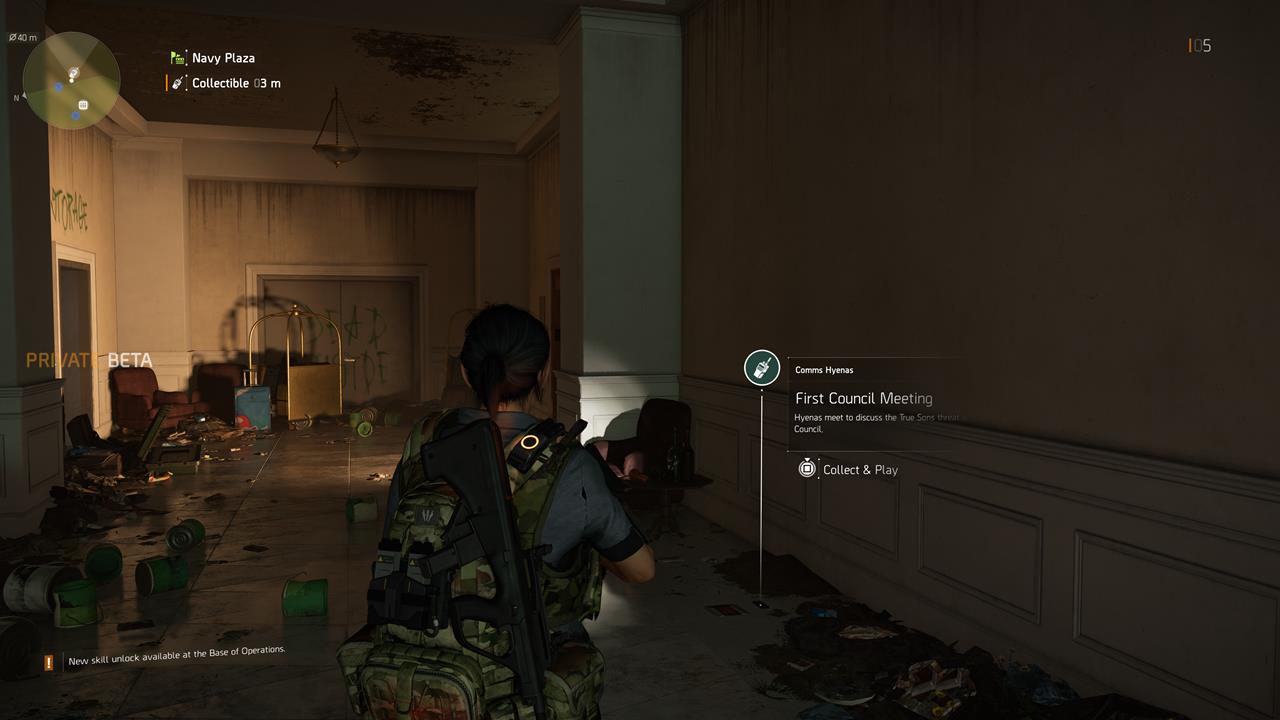Select the North compass marker beside the minimap
The width and height of the screenshot is (1280, 720).
coord(18,97)
